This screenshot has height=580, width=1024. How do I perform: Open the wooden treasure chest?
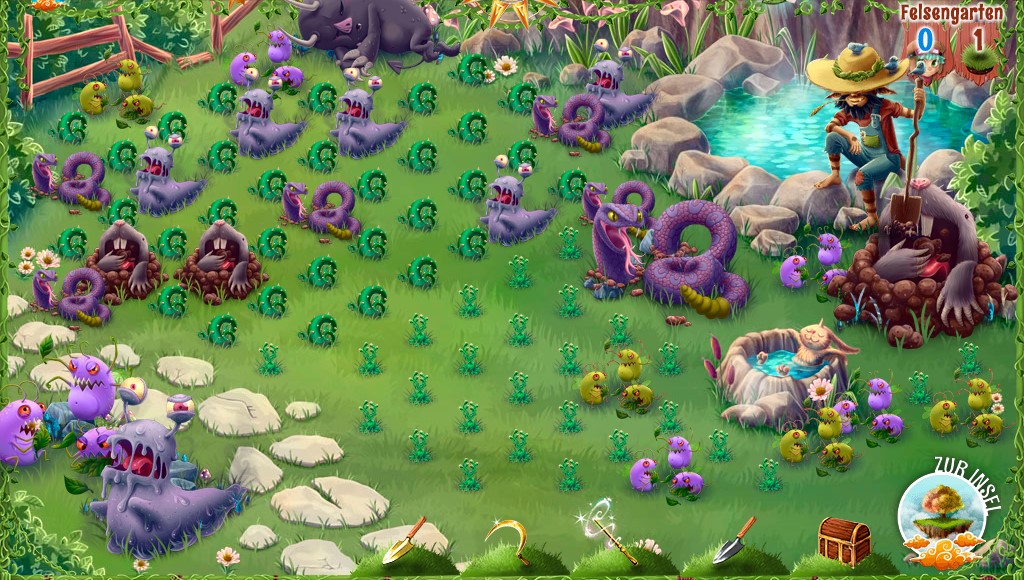843,540
